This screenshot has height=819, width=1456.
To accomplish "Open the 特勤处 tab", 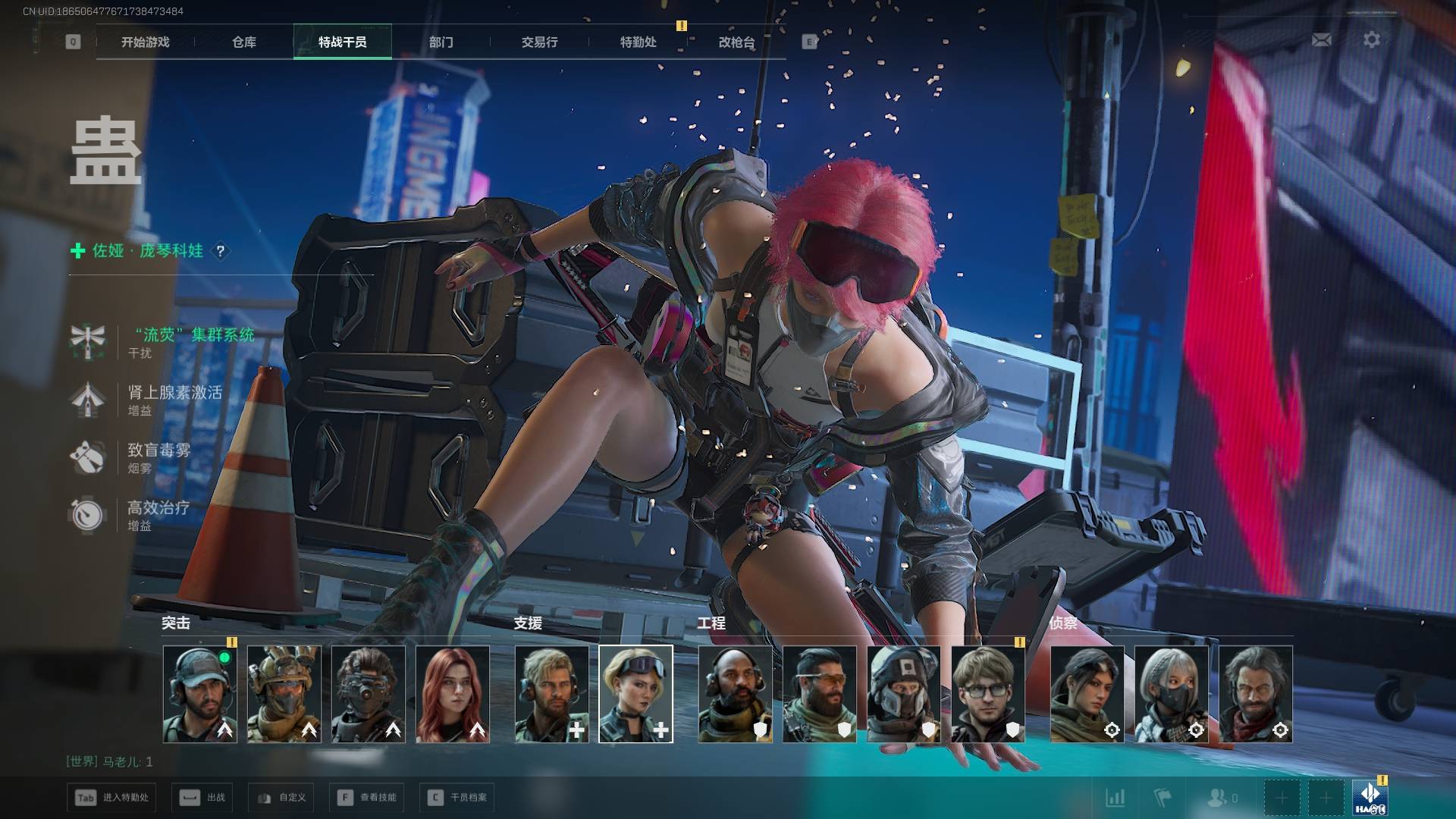I will (x=638, y=42).
